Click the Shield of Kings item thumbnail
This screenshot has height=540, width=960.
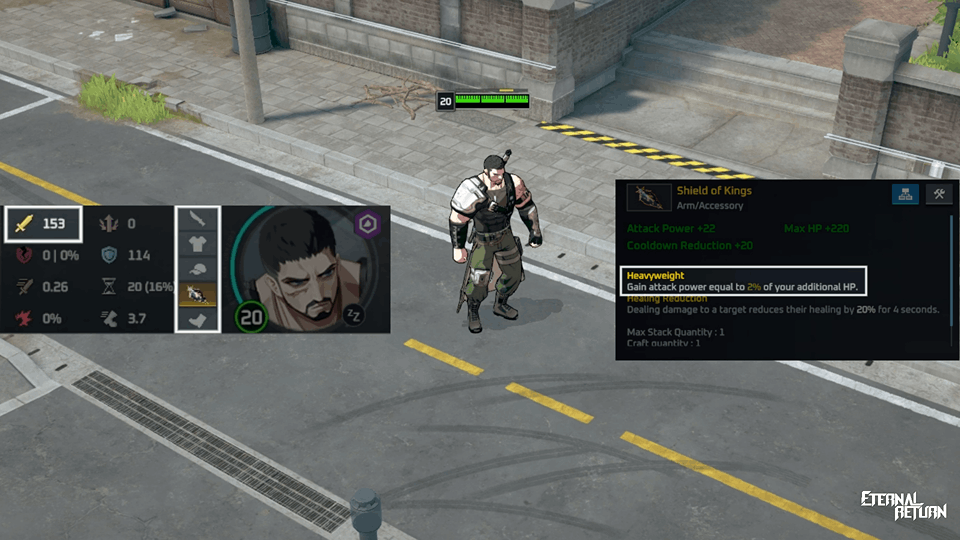coord(648,197)
